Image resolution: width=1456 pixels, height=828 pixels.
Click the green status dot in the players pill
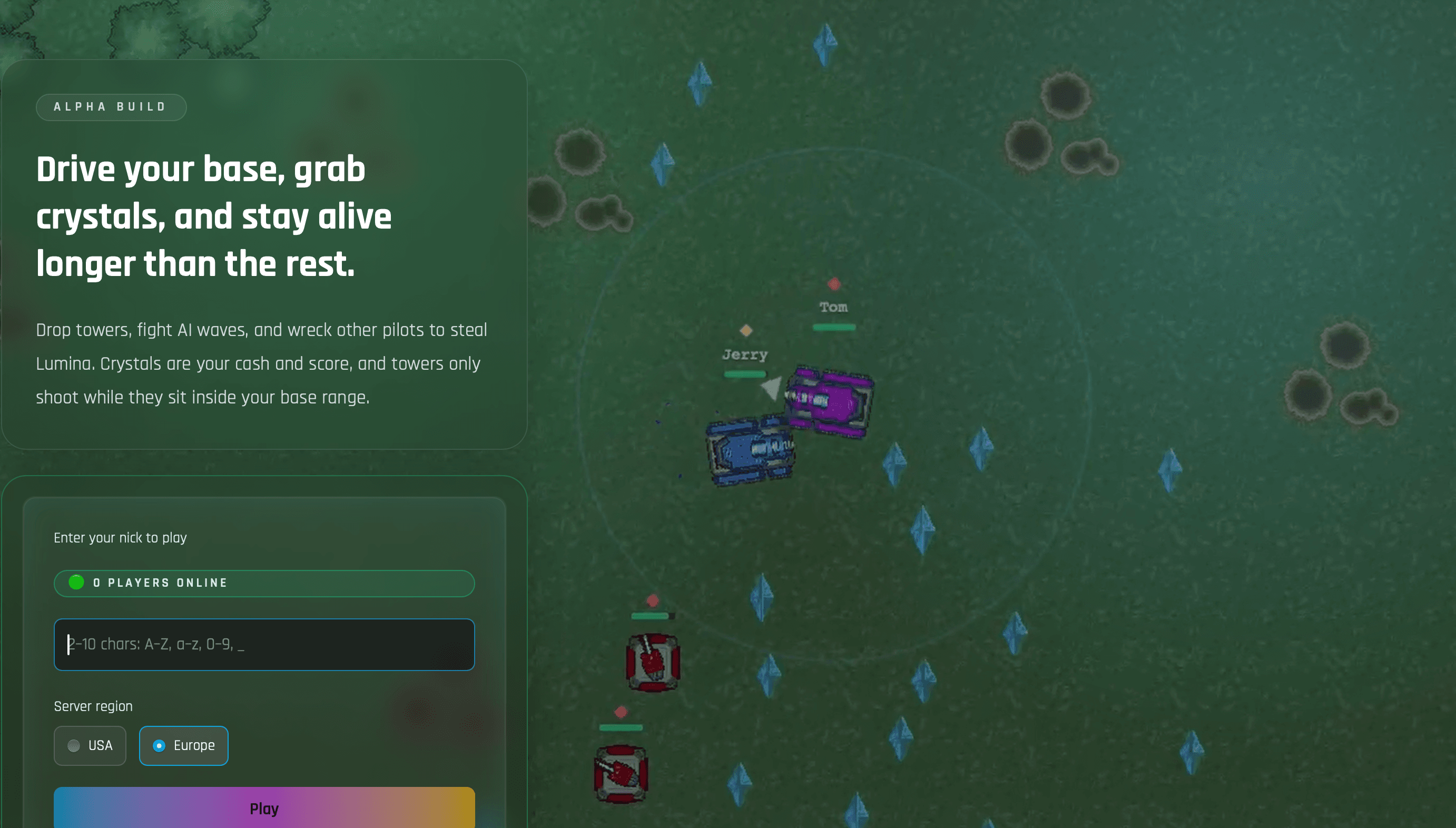pos(76,582)
